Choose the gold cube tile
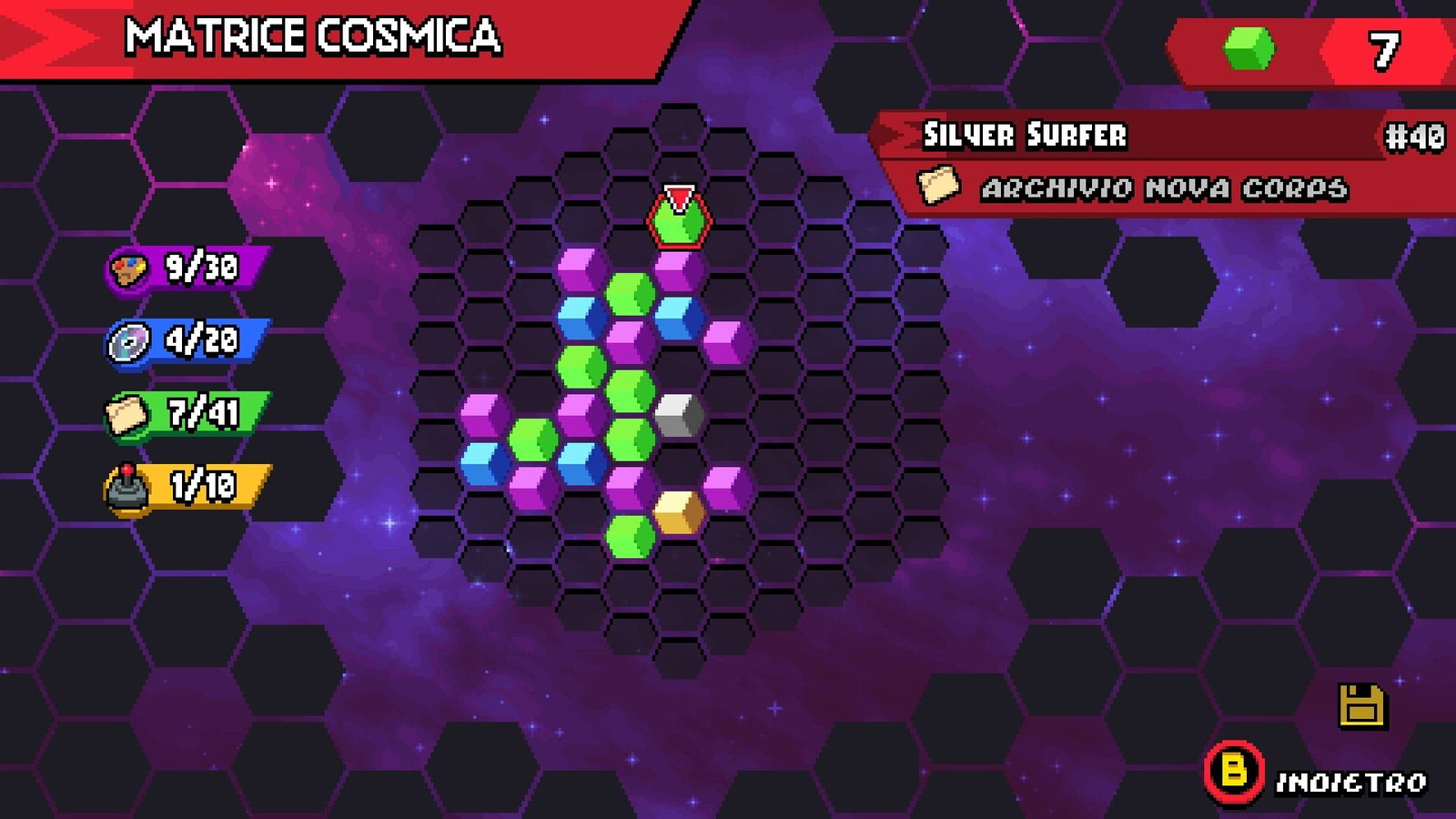 coord(679,512)
